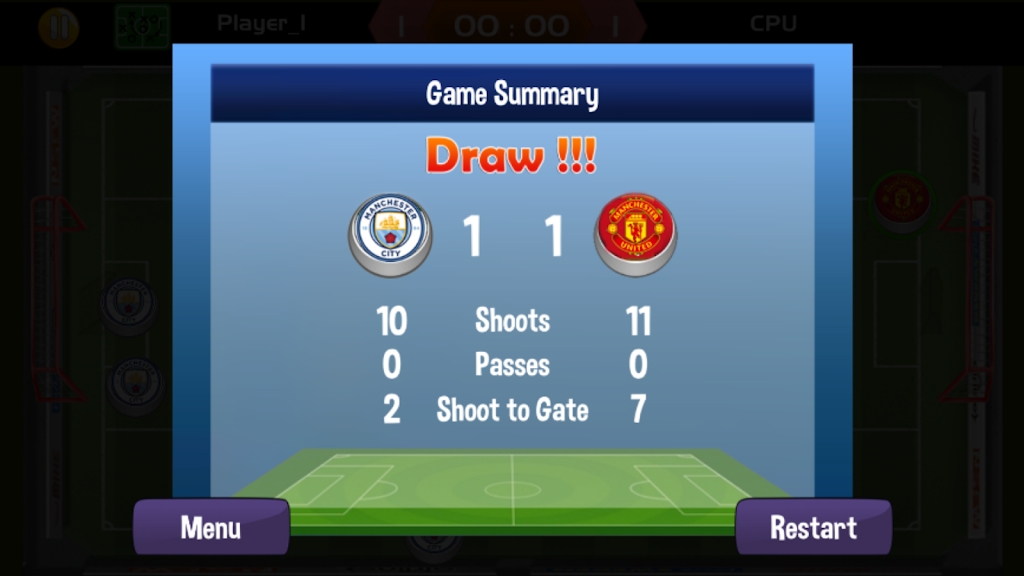Open the Menu from game summary
1024x576 pixels.
click(211, 527)
